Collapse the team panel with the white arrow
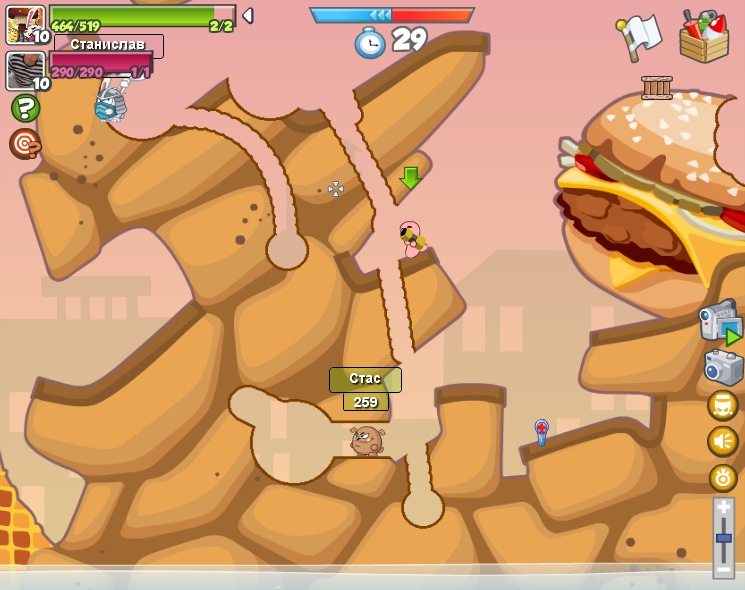745x590 pixels. click(x=248, y=15)
